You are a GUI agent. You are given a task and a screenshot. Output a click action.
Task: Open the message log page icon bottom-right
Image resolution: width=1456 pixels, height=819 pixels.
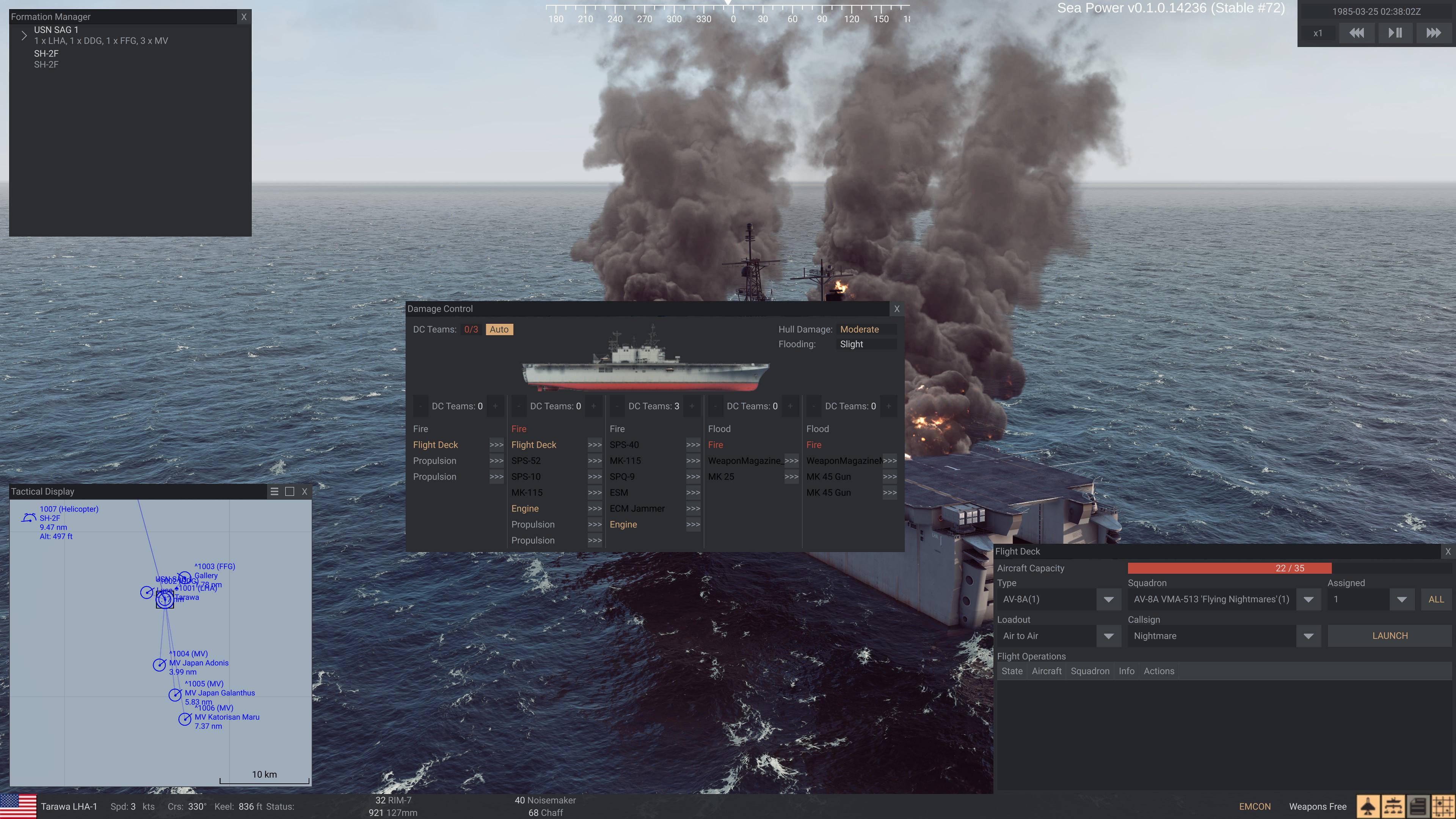(1418, 806)
